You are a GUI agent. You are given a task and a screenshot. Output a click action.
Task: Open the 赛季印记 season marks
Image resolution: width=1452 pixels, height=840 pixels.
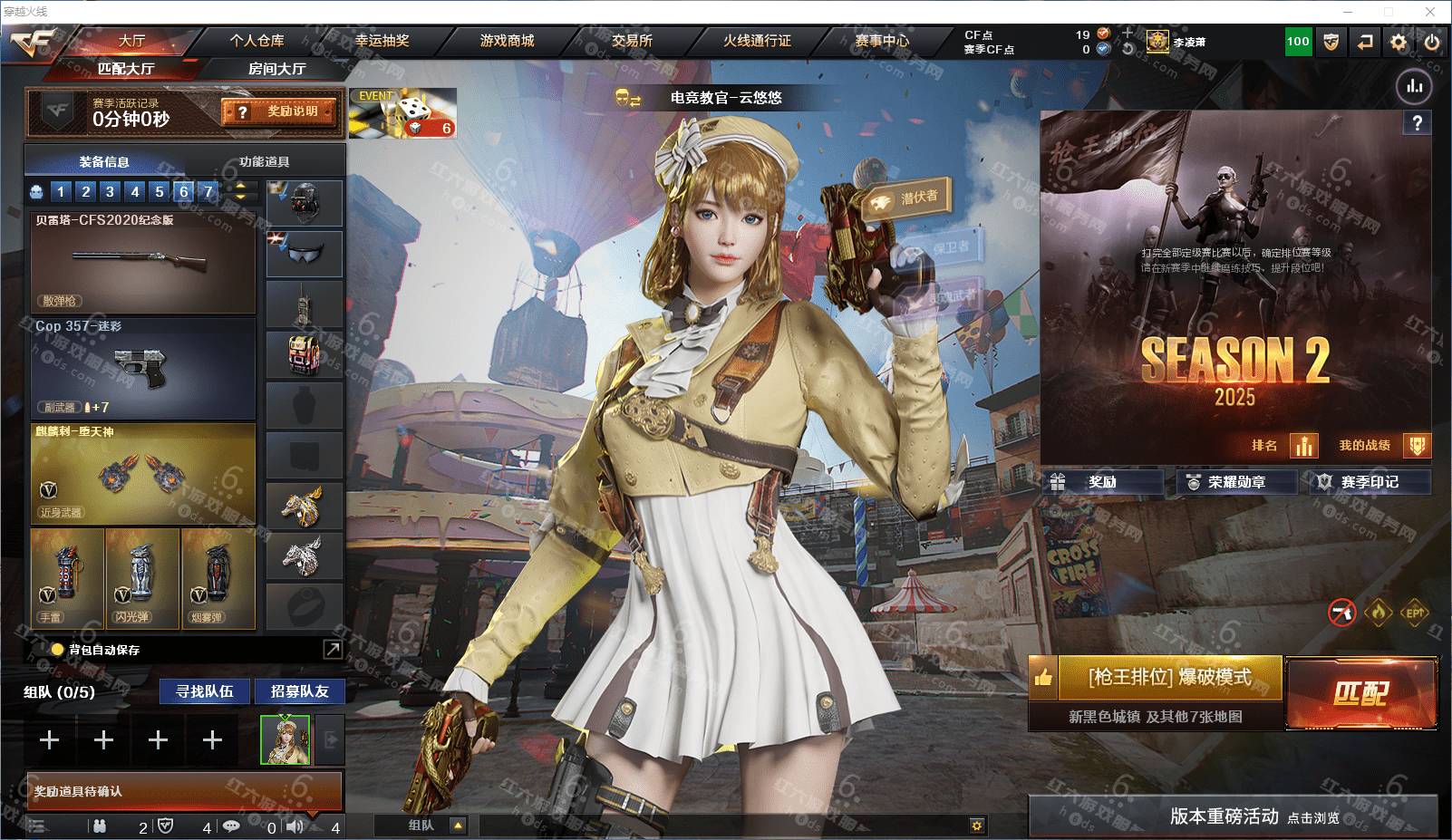coord(1368,482)
